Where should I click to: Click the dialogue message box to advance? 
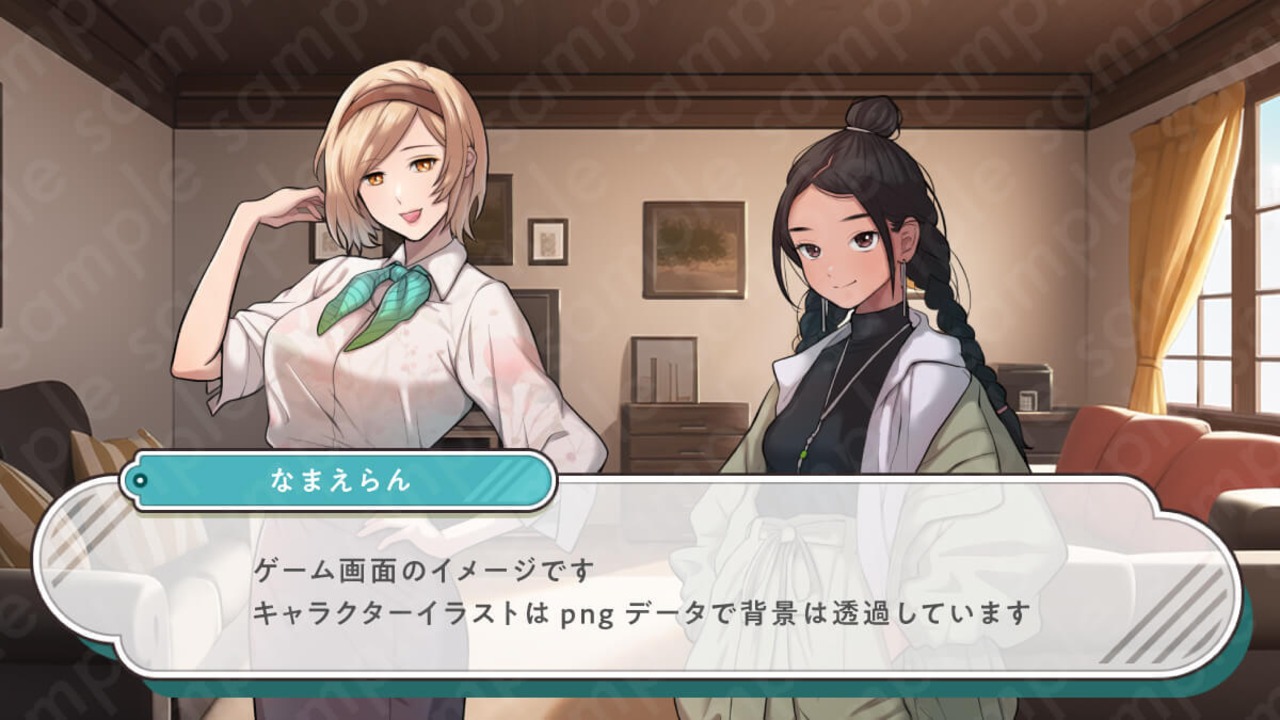[x=640, y=590]
